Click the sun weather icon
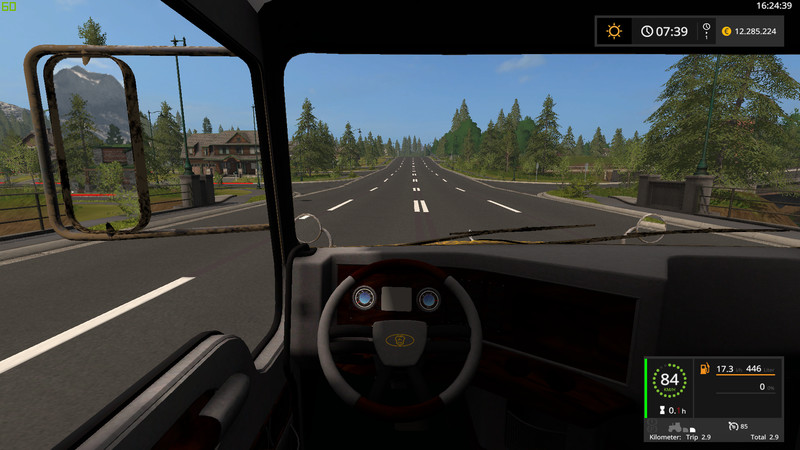 pyautogui.click(x=613, y=31)
